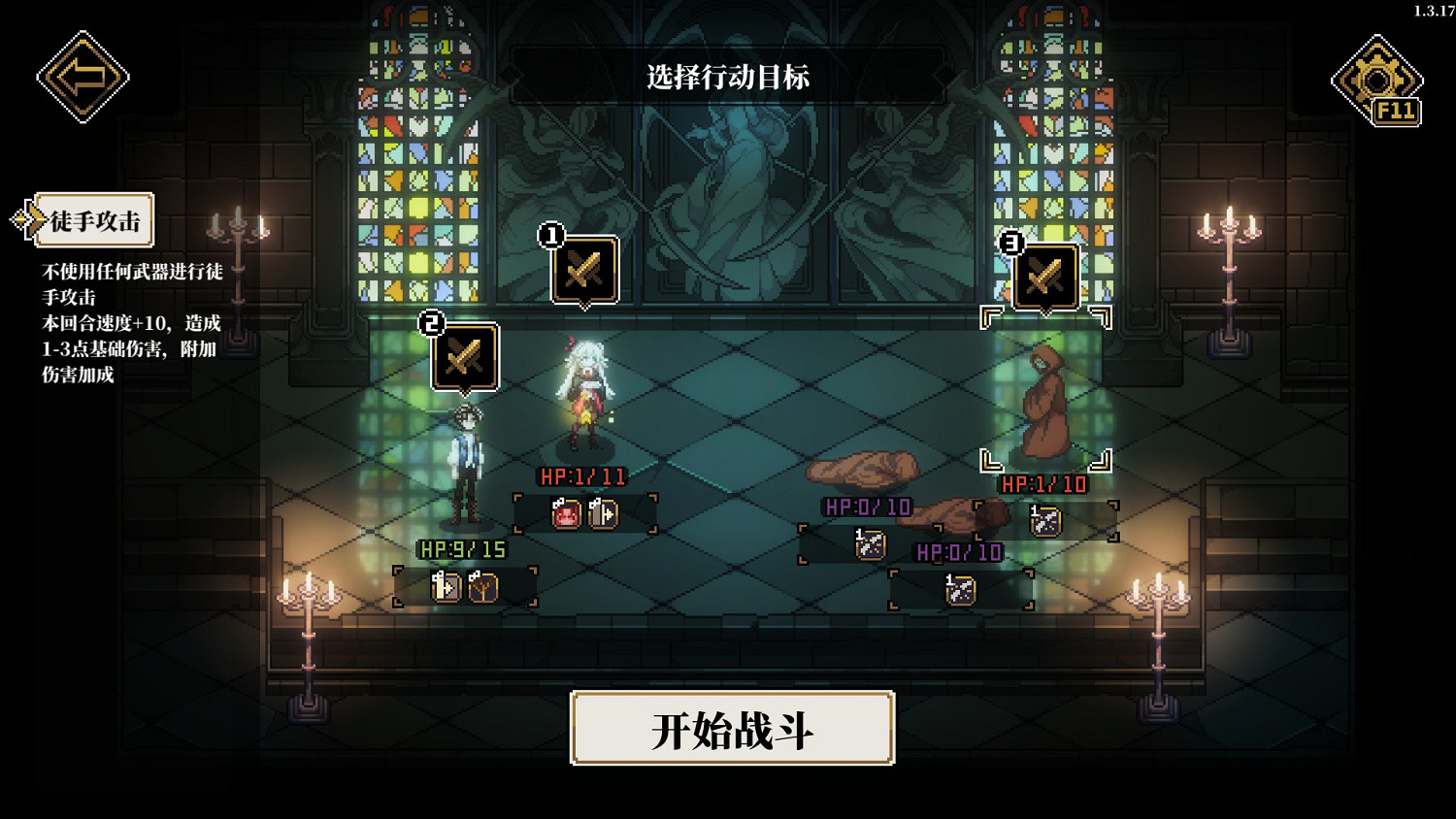Select the sword icon labeled 2 above the man

pos(464,360)
